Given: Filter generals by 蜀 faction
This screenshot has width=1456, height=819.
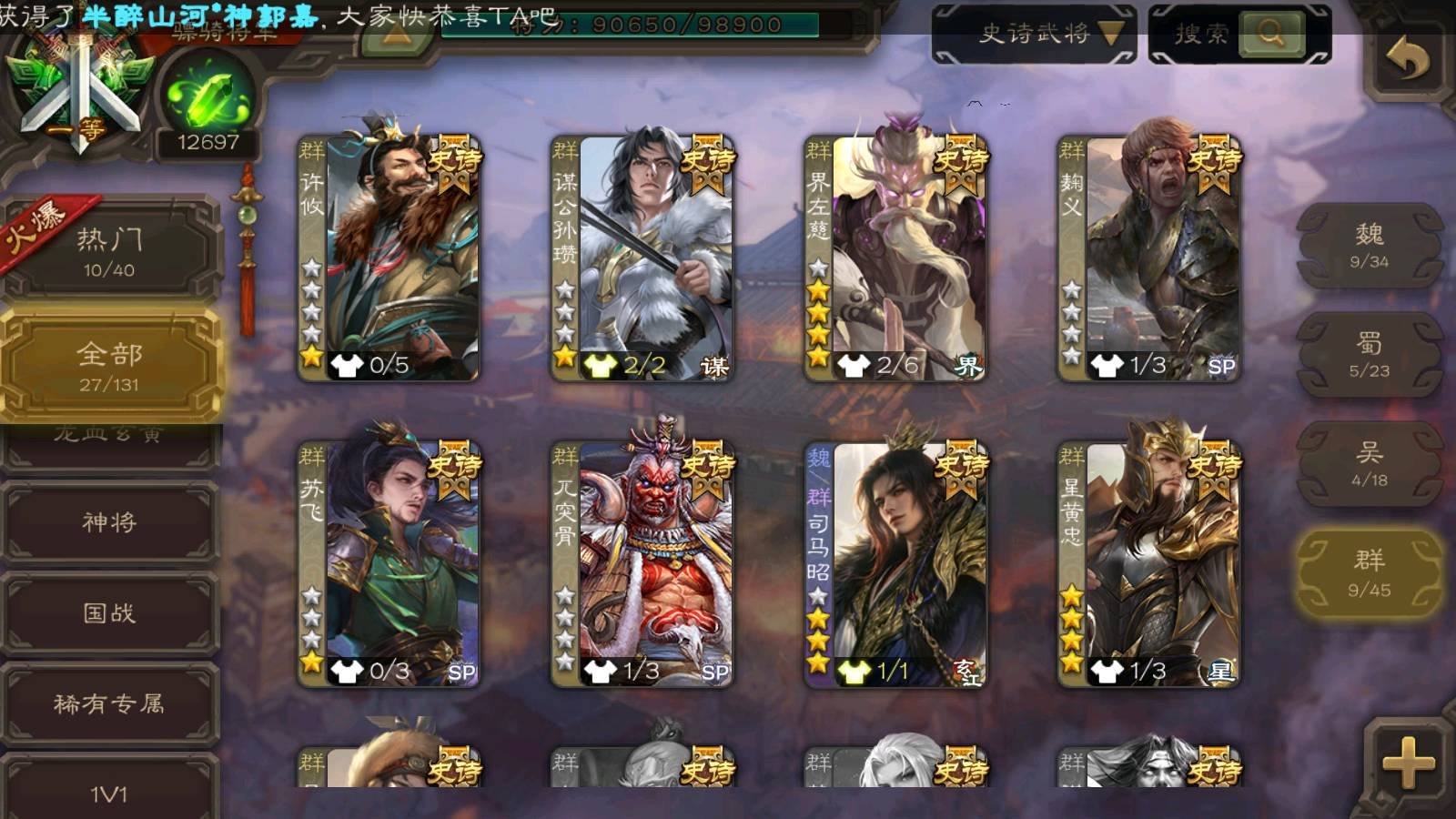Looking at the screenshot, I should pyautogui.click(x=1369, y=355).
